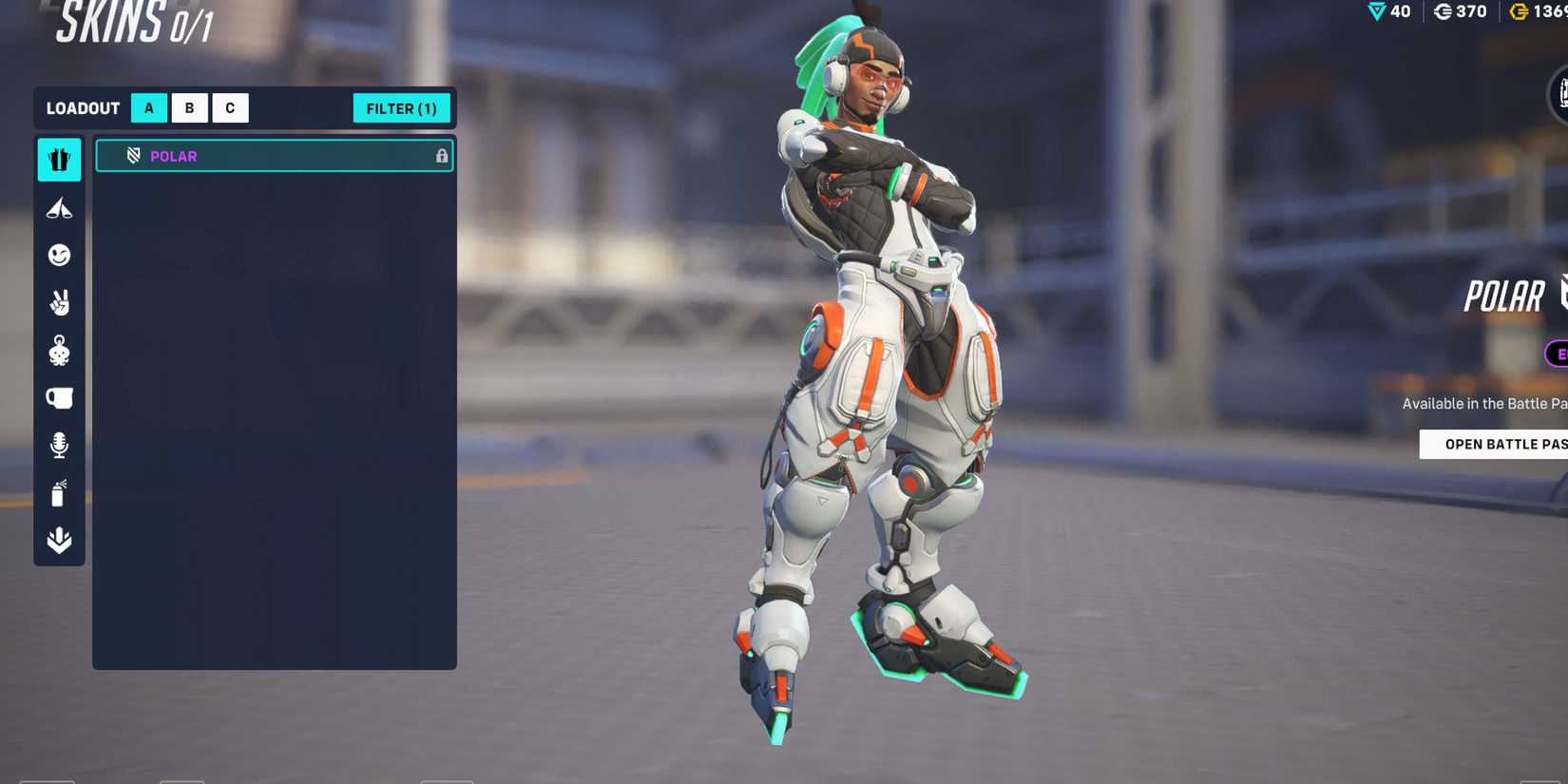Screen dimensions: 1568x784
Task: Click the Polar skin shield emblem
Action: (x=134, y=156)
